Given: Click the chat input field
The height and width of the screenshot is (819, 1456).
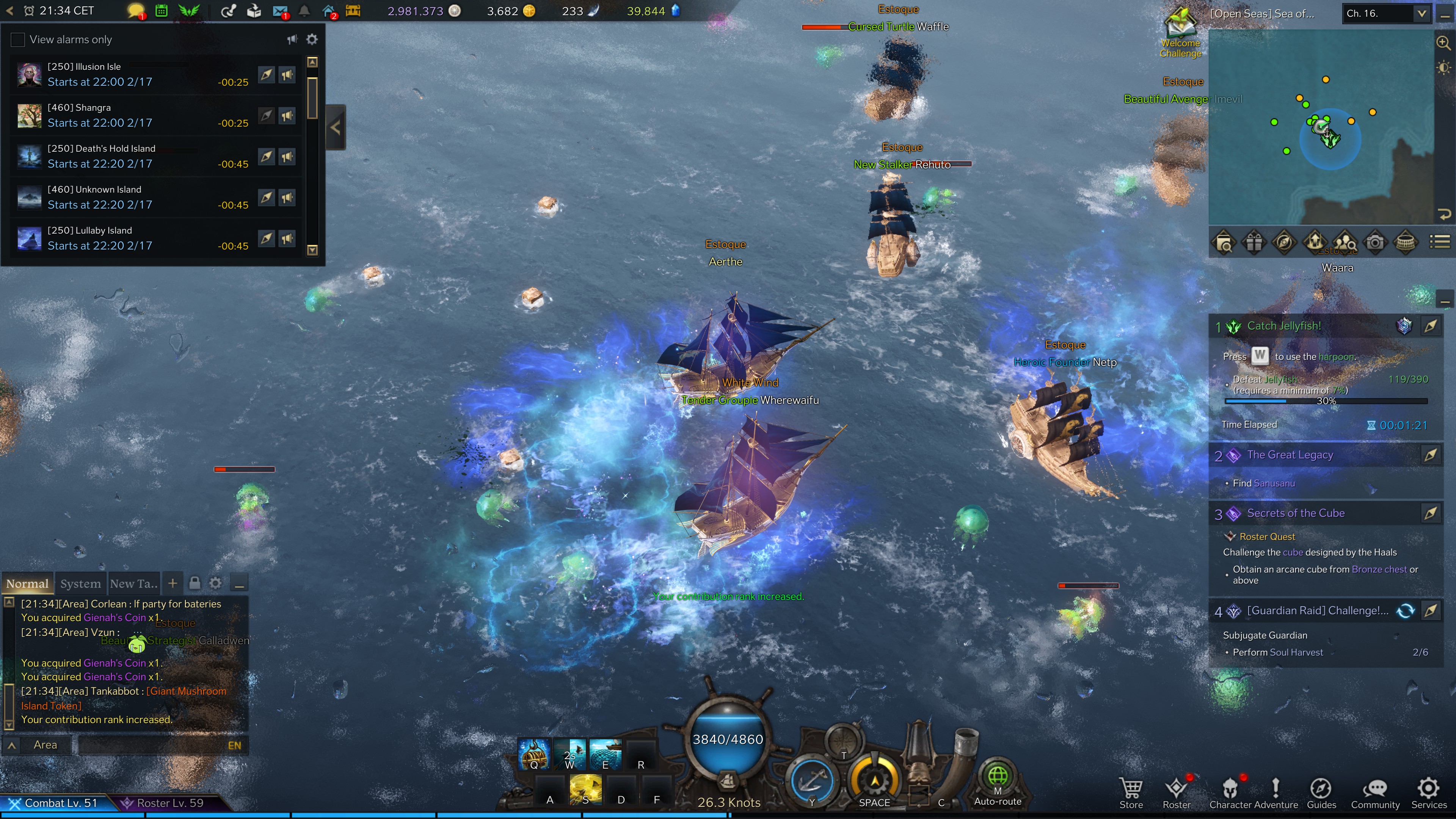Looking at the screenshot, I should pos(152,745).
